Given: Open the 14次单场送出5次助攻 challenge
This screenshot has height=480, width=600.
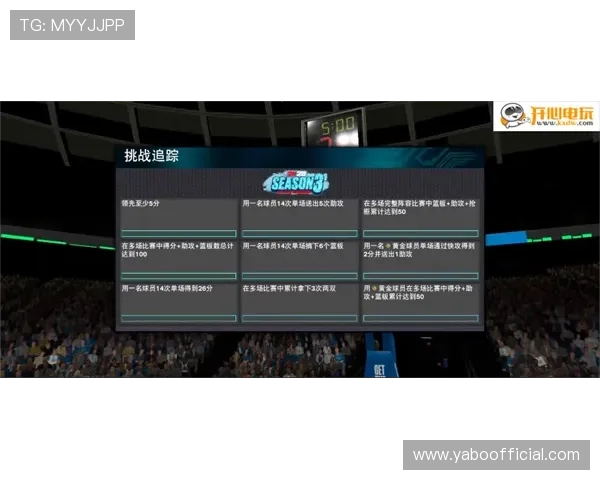Looking at the screenshot, I should pyautogui.click(x=299, y=217).
